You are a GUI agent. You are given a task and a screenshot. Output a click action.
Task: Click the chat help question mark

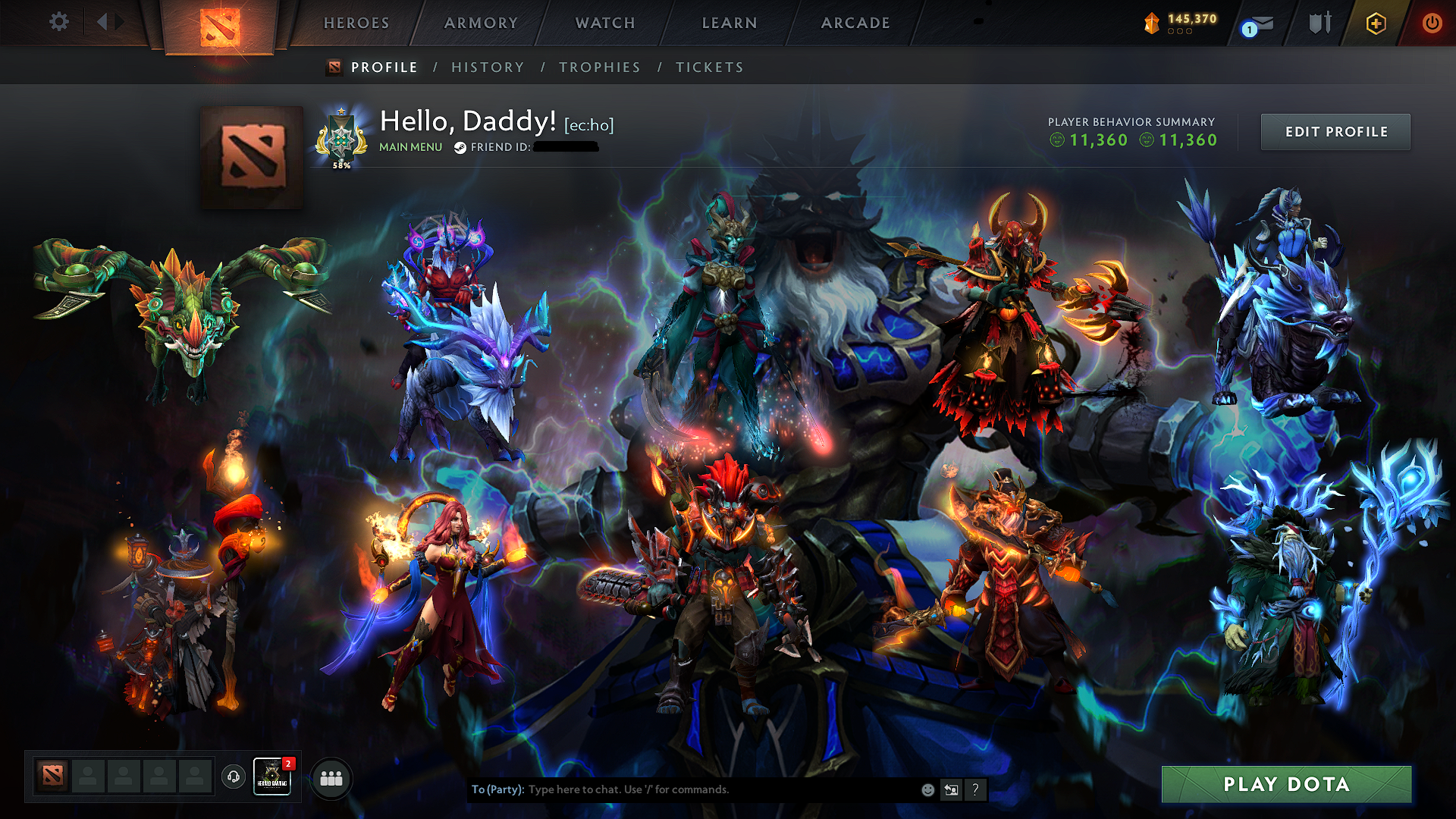(975, 789)
